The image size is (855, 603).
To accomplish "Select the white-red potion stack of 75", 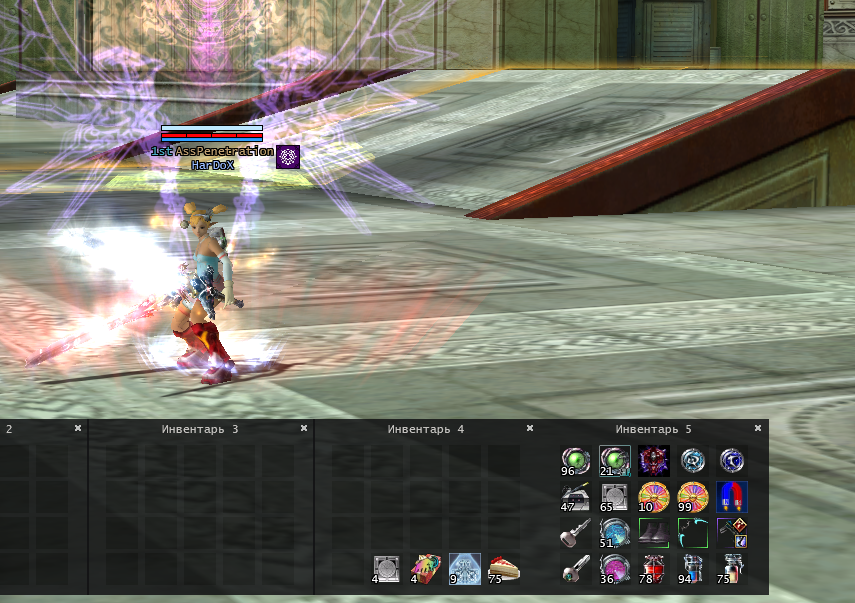I will pos(732,569).
